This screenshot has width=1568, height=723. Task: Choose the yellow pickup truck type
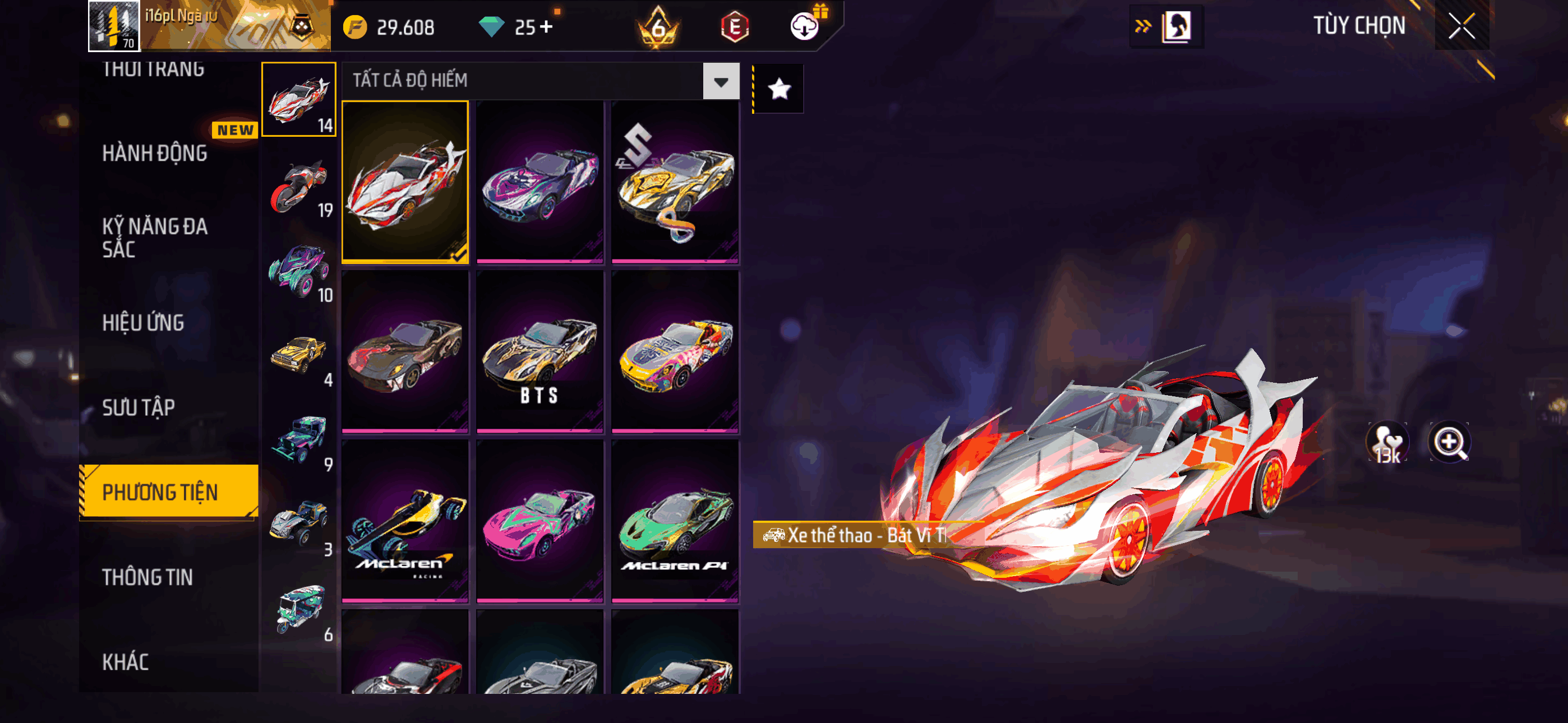(x=299, y=356)
